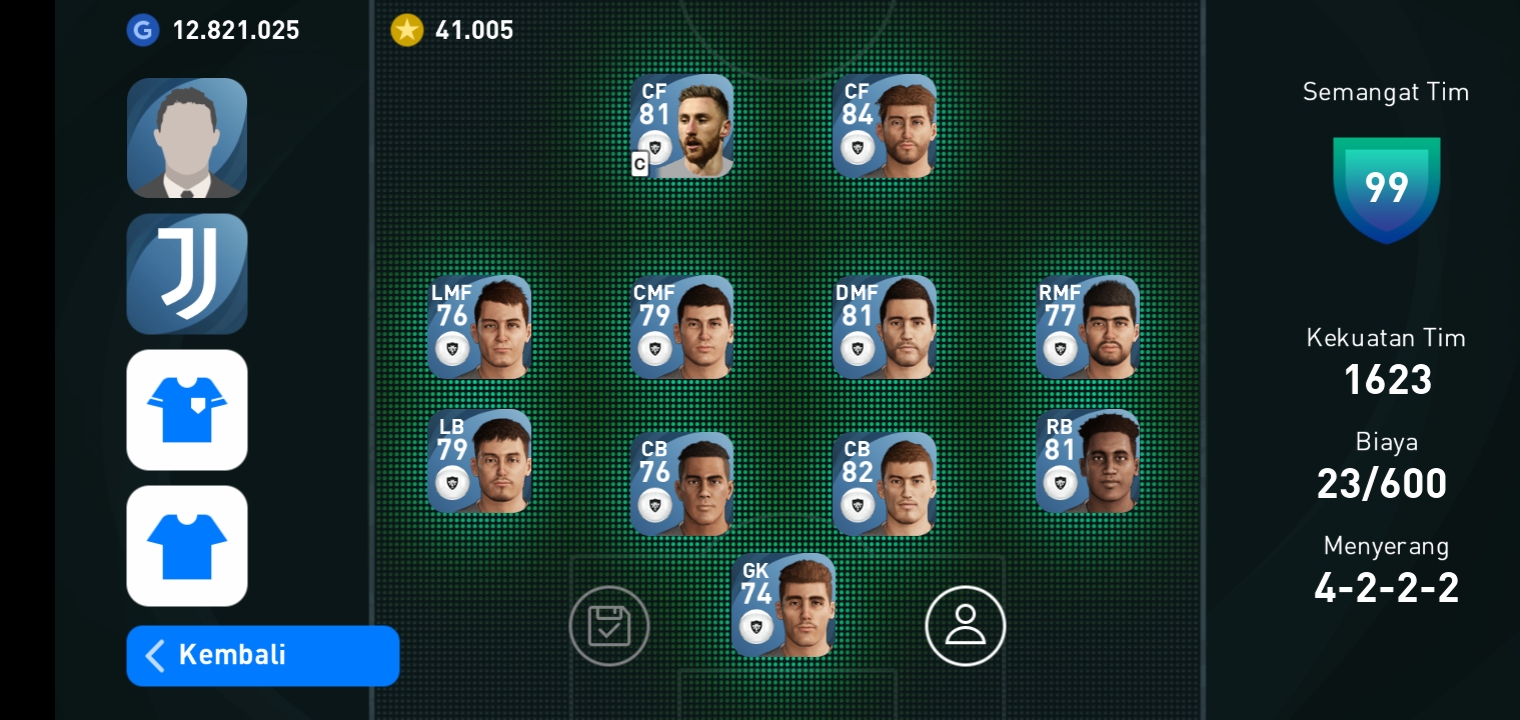Image resolution: width=1520 pixels, height=720 pixels.
Task: Select the CB rated 82
Action: point(886,483)
